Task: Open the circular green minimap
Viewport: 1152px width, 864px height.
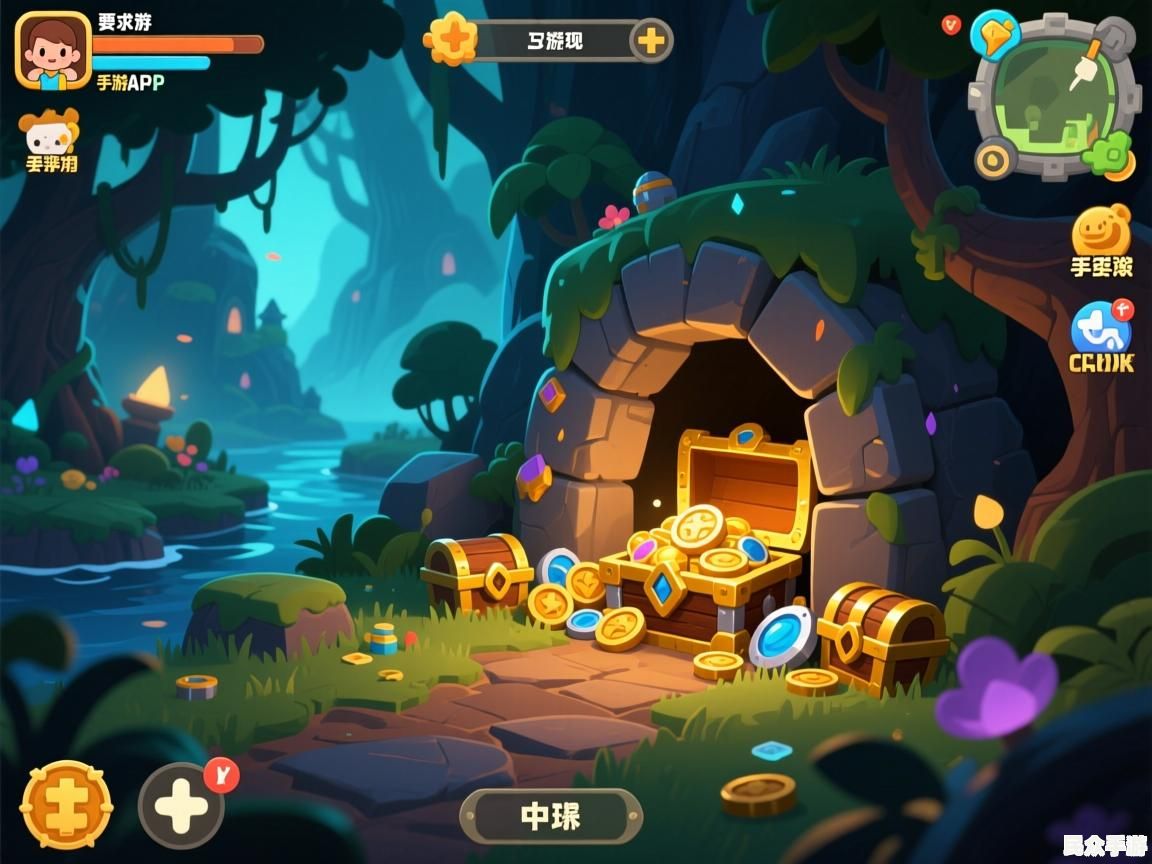Action: pos(1056,95)
